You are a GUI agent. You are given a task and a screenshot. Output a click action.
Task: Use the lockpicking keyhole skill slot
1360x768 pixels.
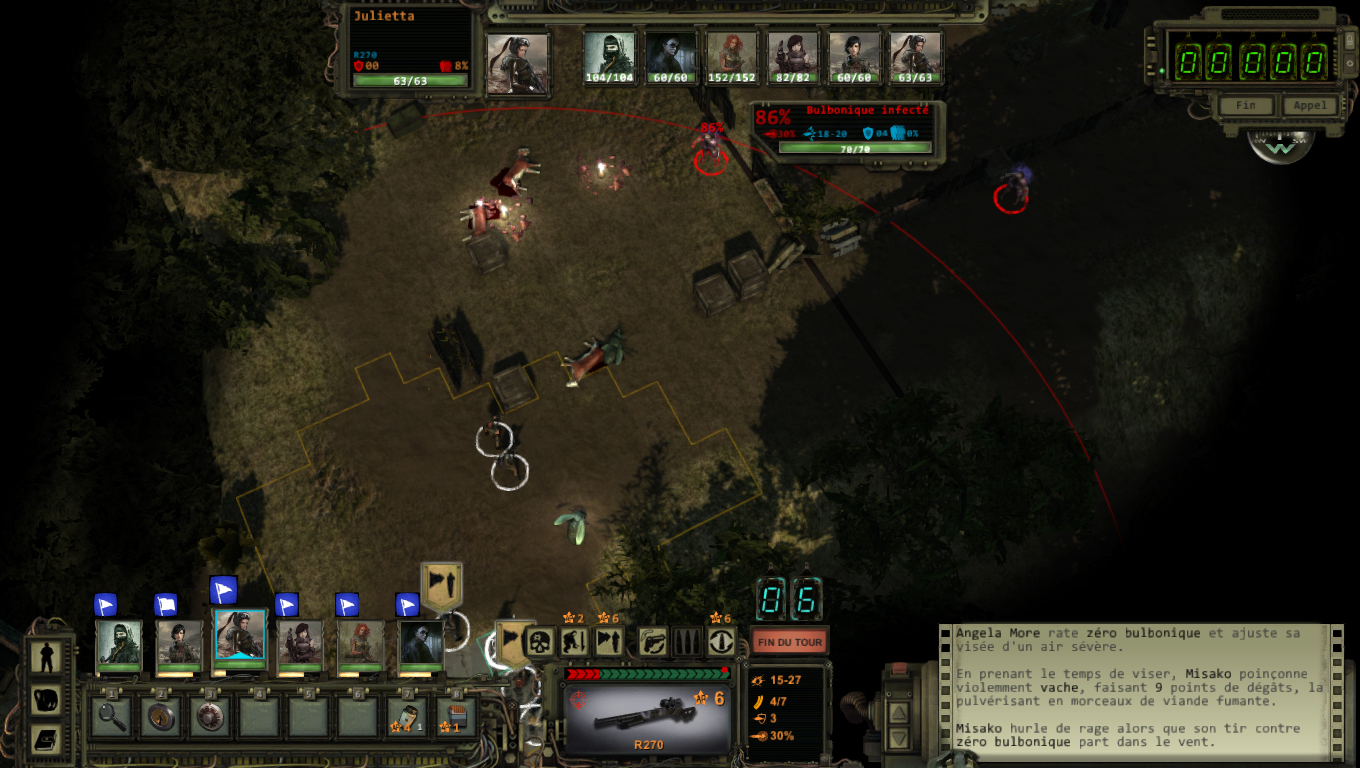click(160, 716)
